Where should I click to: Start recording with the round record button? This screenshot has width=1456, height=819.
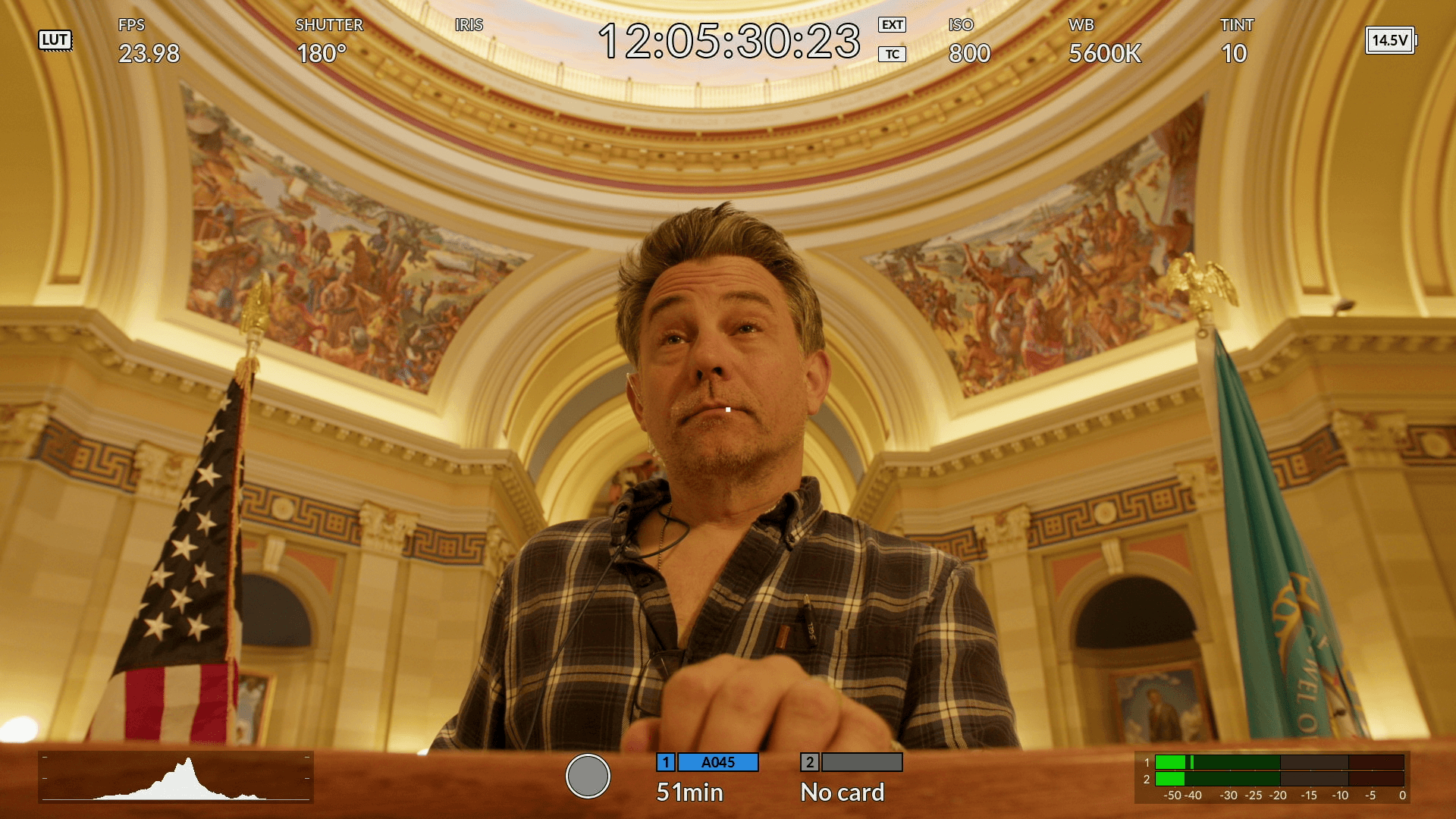coord(588,776)
